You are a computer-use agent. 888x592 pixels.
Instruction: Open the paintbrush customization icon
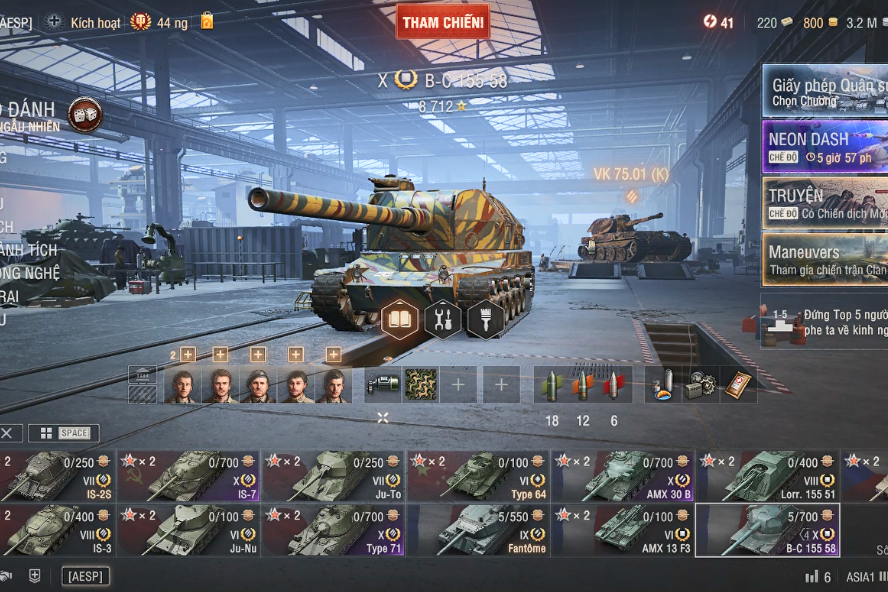click(x=485, y=319)
